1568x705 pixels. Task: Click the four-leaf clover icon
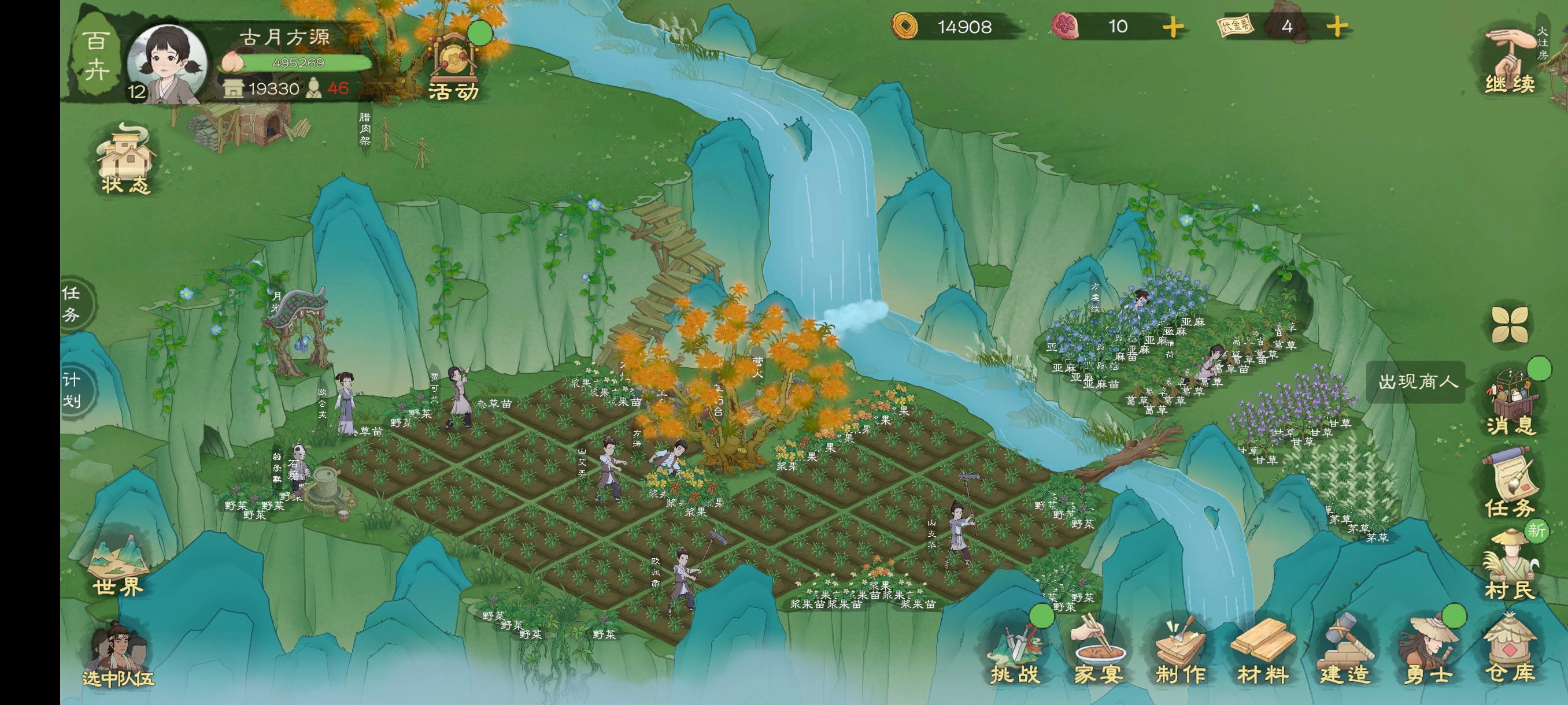pyautogui.click(x=1509, y=324)
